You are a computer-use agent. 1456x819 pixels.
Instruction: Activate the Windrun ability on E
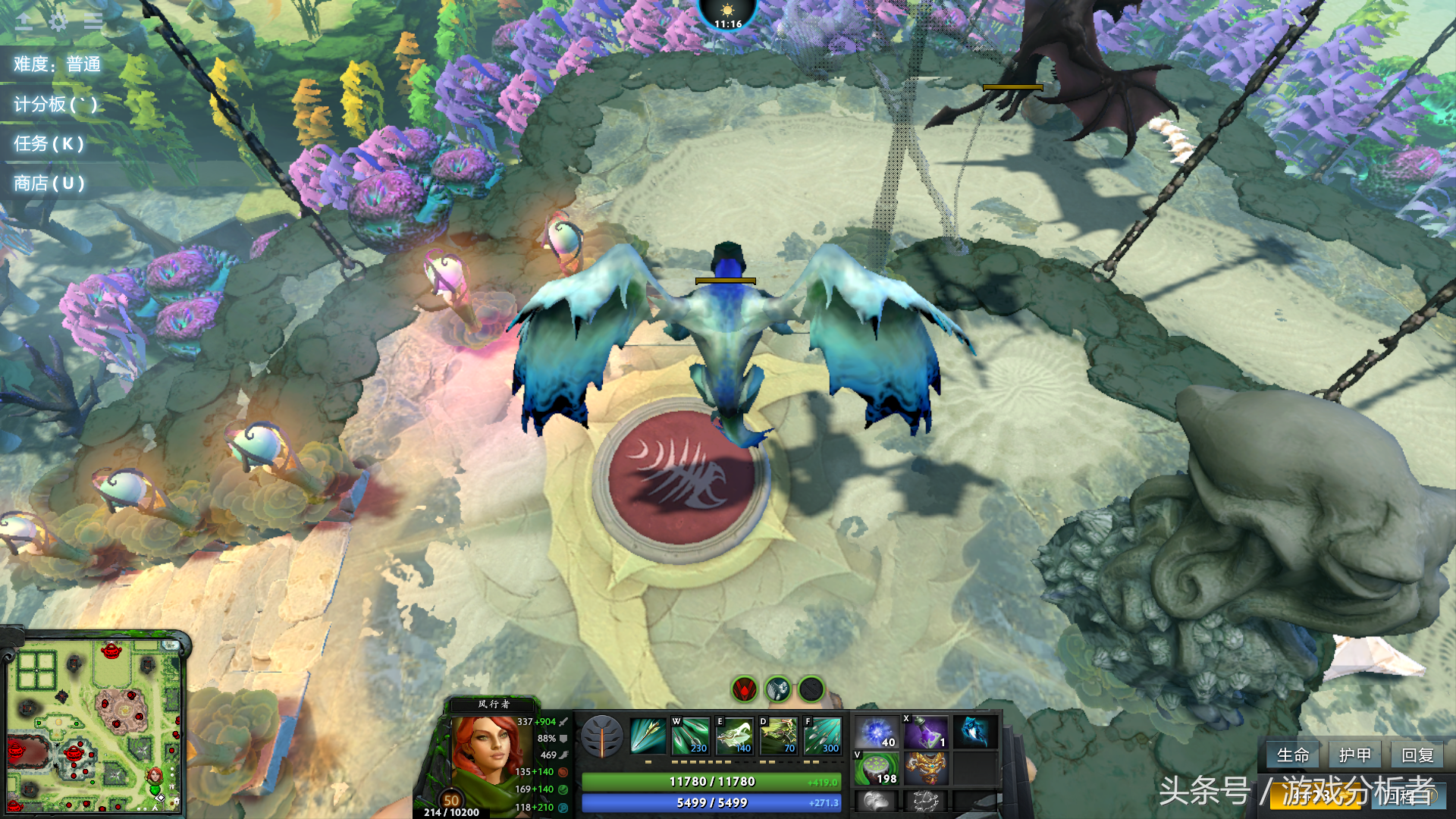click(734, 736)
